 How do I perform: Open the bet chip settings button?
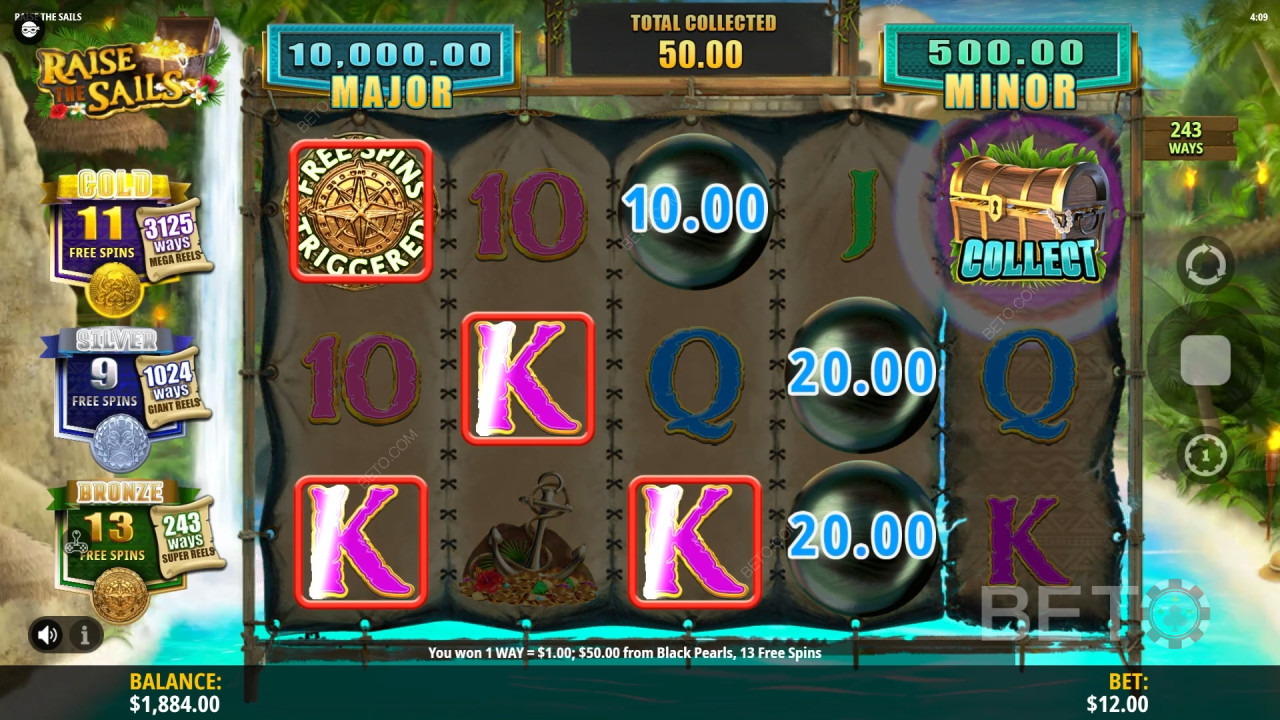(1205, 456)
